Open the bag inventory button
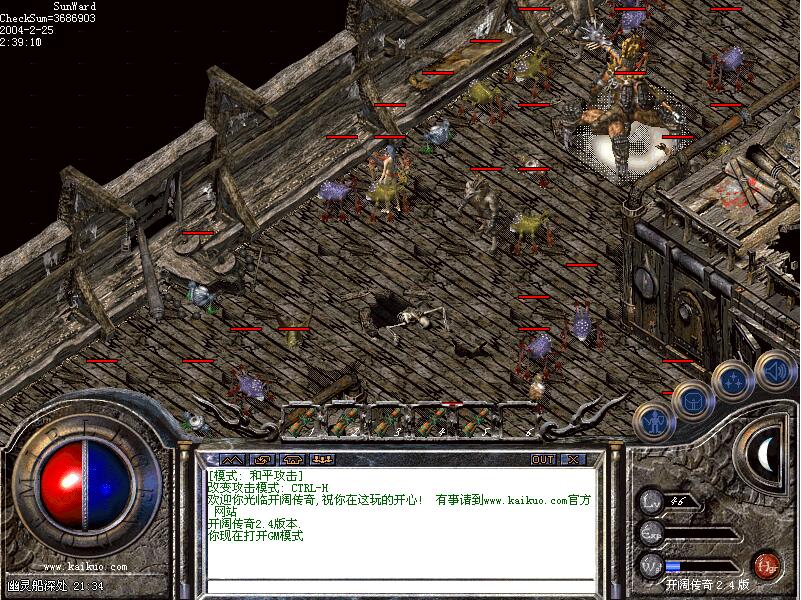The width and height of the screenshot is (801, 600). [x=692, y=400]
